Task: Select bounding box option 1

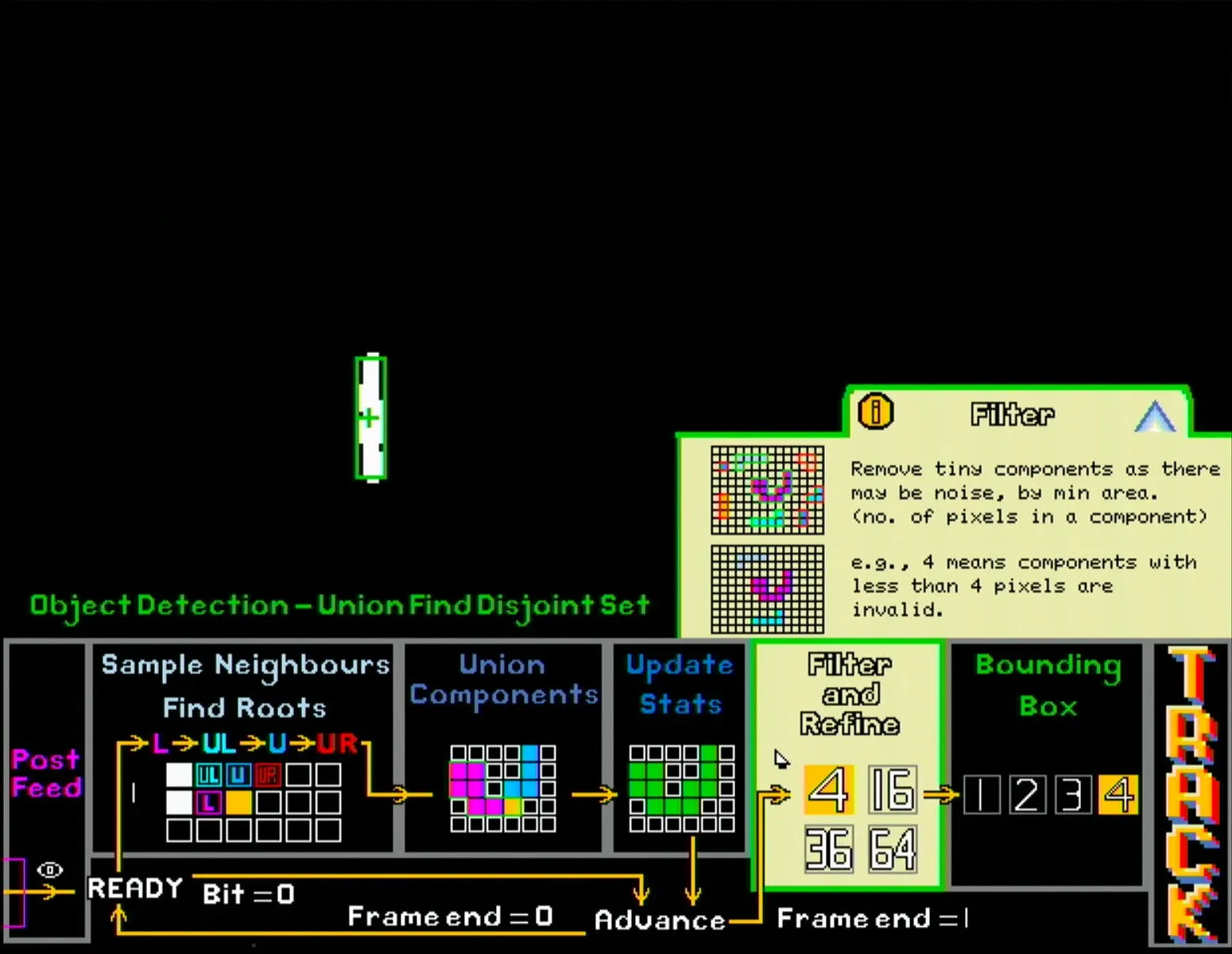Action: pyautogui.click(x=981, y=793)
